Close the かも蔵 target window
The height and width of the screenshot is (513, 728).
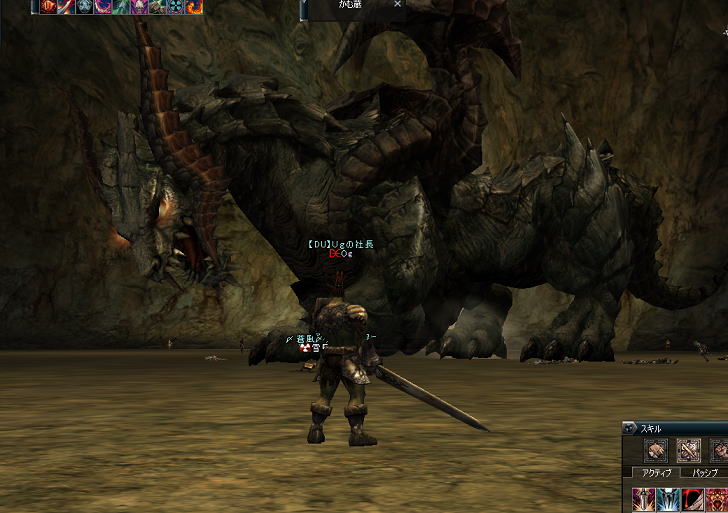pos(397,4)
